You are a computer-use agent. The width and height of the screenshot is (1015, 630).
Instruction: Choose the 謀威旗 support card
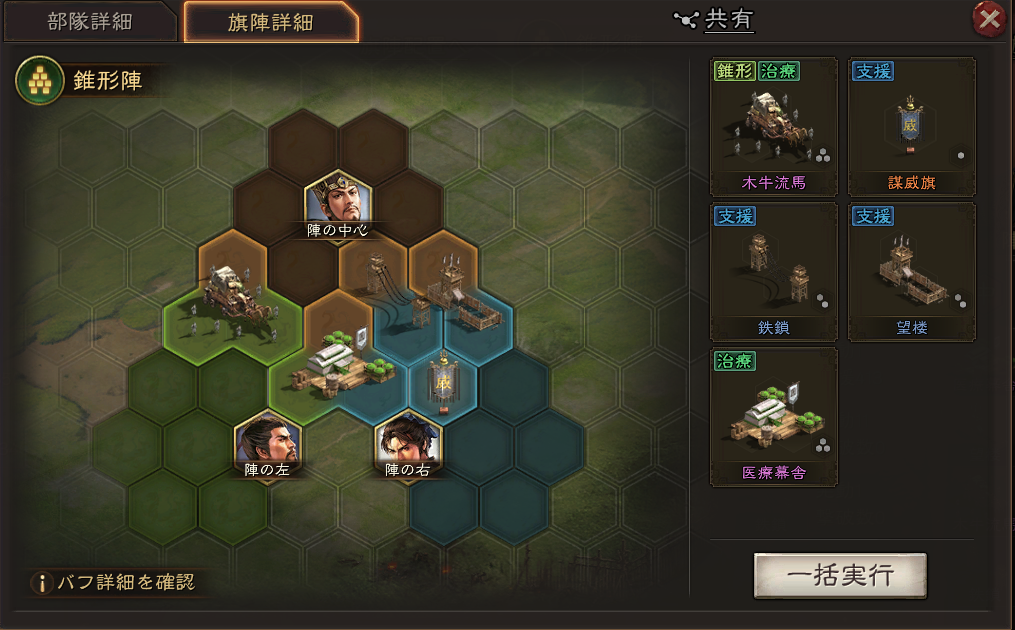(911, 127)
